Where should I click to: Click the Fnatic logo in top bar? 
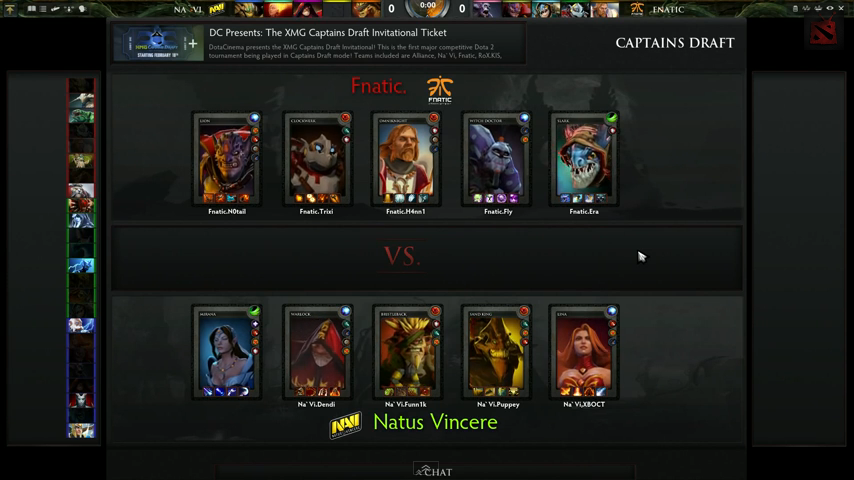[637, 9]
